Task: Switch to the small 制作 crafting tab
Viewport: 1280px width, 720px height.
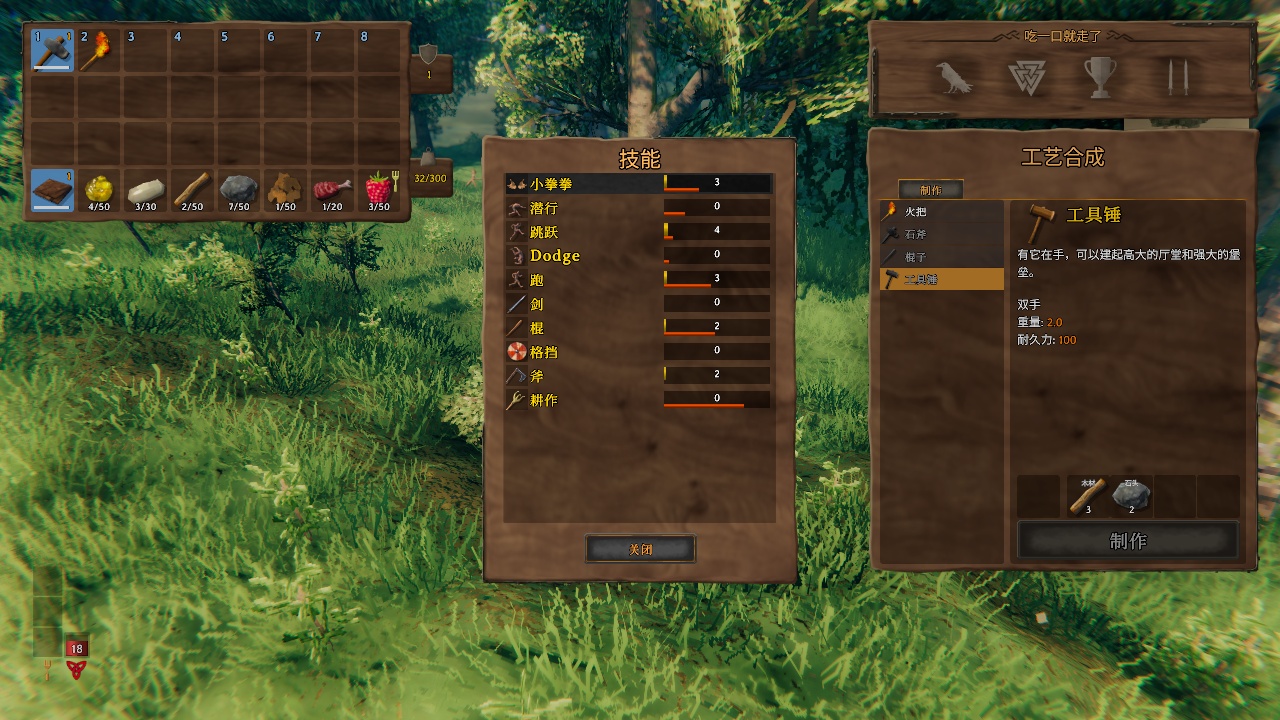Action: point(930,189)
